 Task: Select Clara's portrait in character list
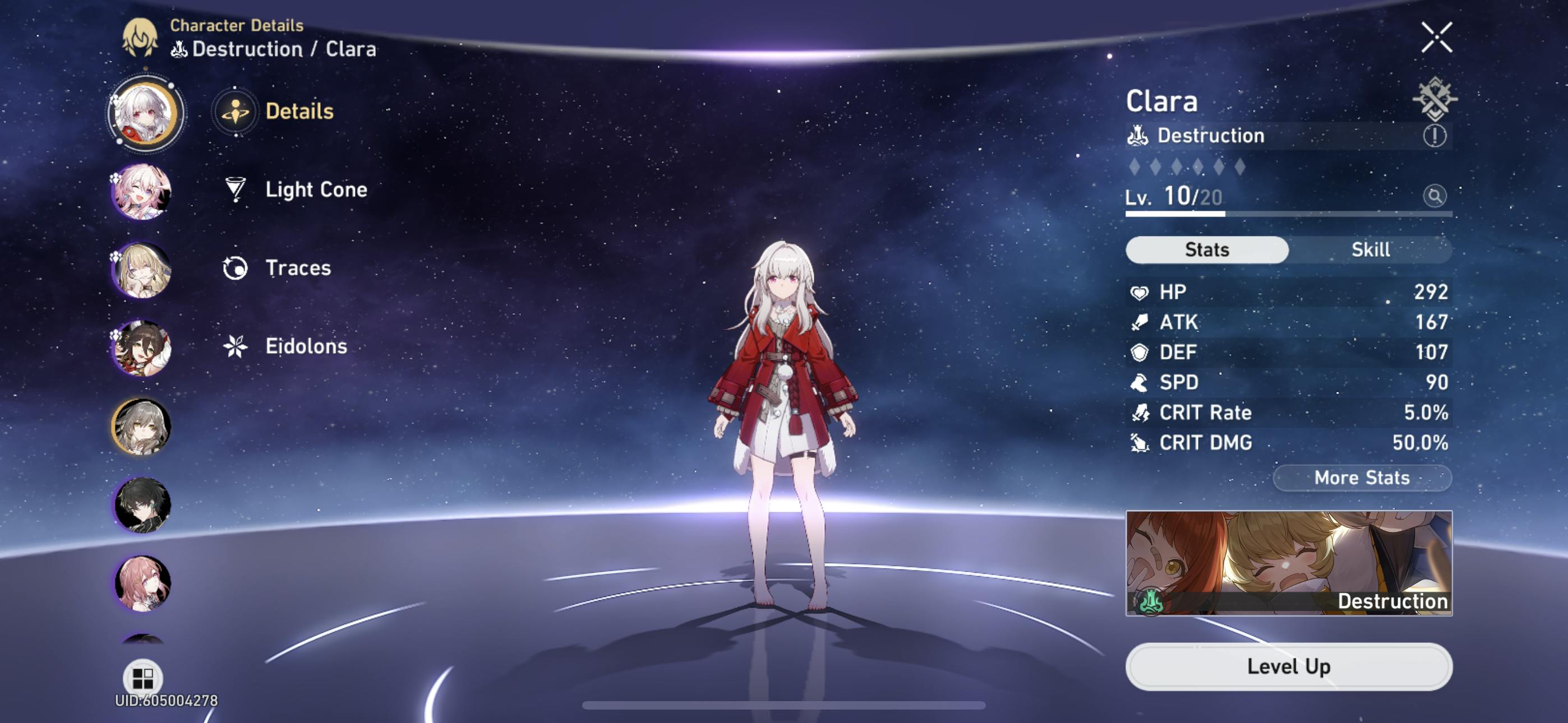145,113
